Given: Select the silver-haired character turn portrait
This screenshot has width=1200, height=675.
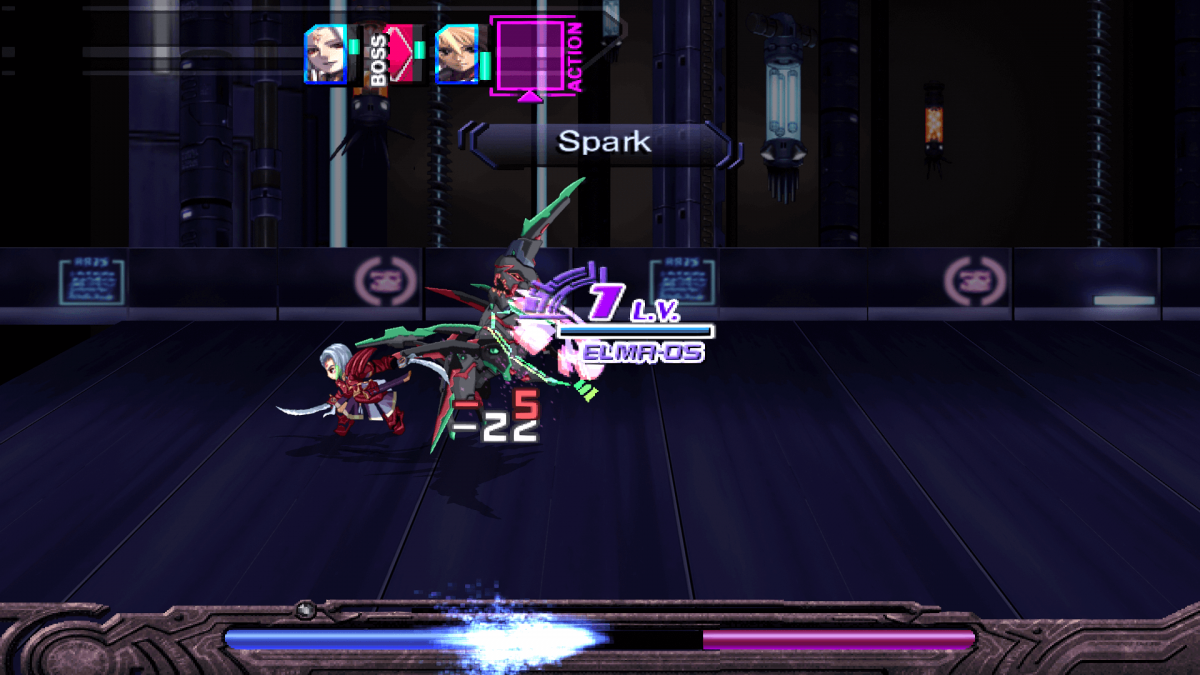Looking at the screenshot, I should pos(326,53).
